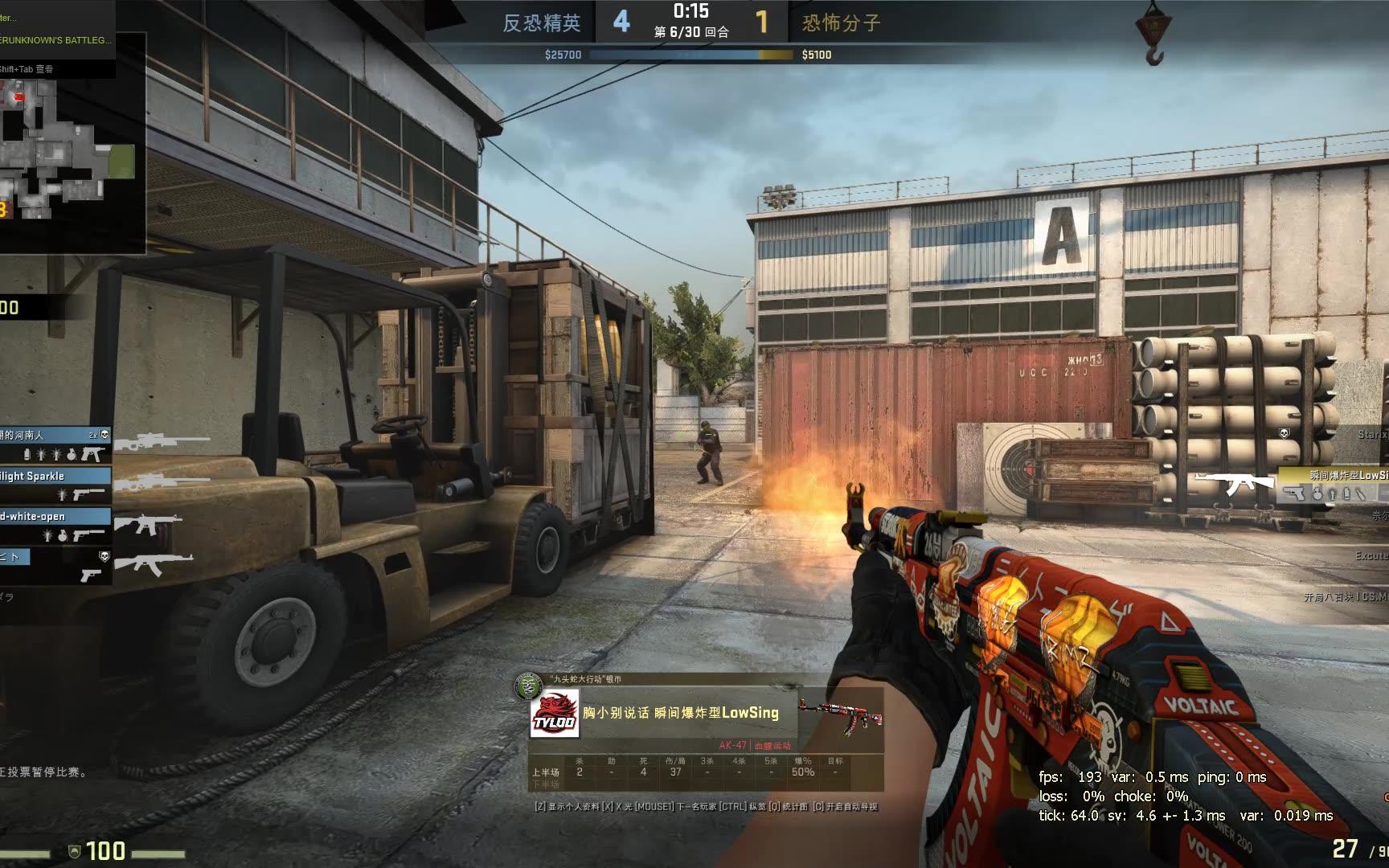Viewport: 1389px width, 868px height.
Task: Open the PLAYERUNKNOWN'S BATTLEGROUNDS overlay notification
Action: [x=56, y=39]
